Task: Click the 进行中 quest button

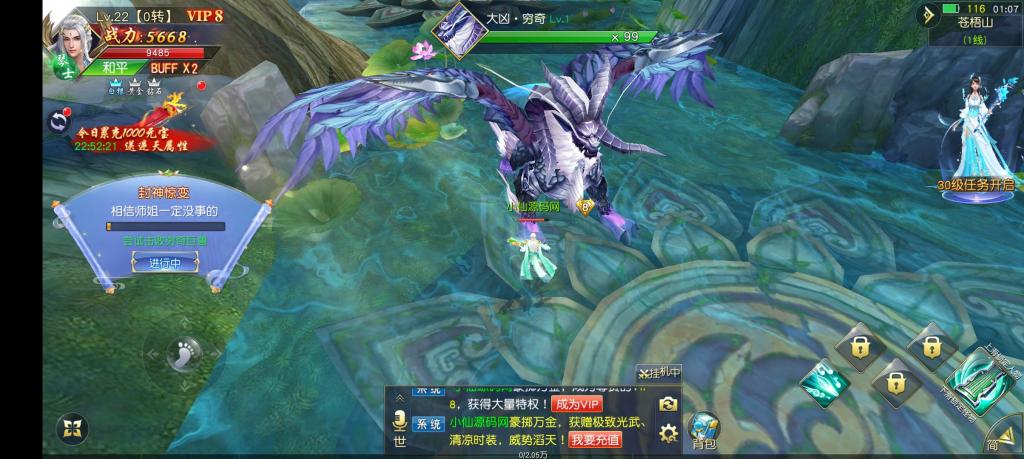Action: coord(165,263)
